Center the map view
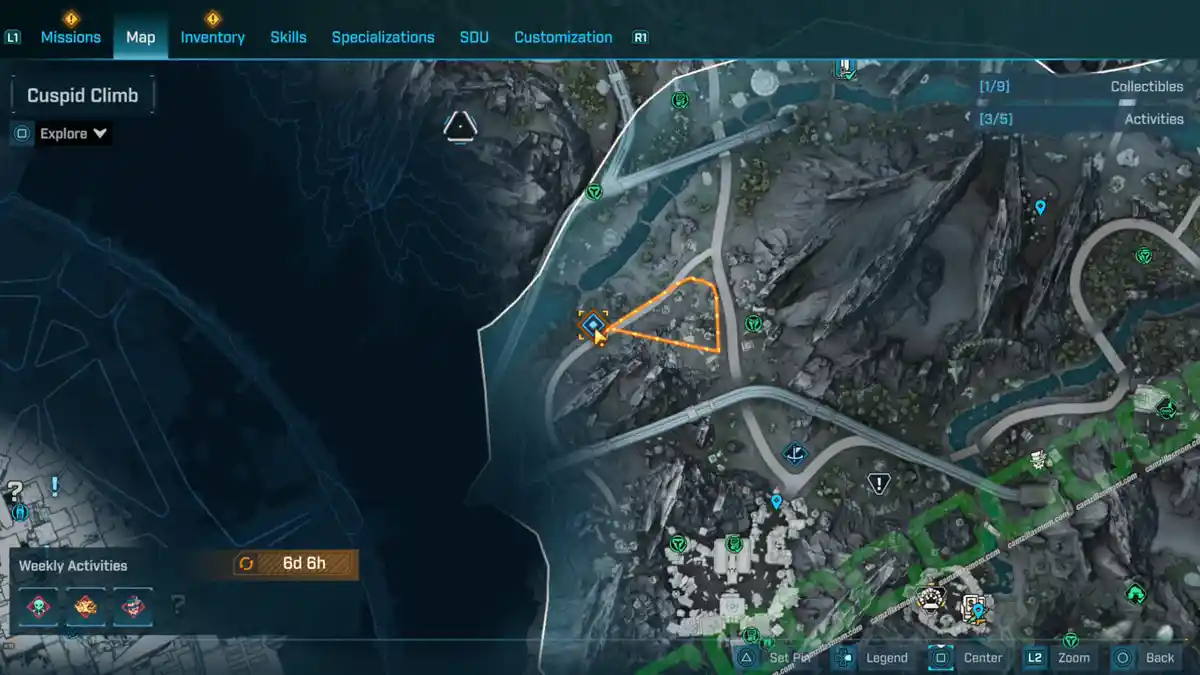The width and height of the screenshot is (1200, 675). pos(968,657)
